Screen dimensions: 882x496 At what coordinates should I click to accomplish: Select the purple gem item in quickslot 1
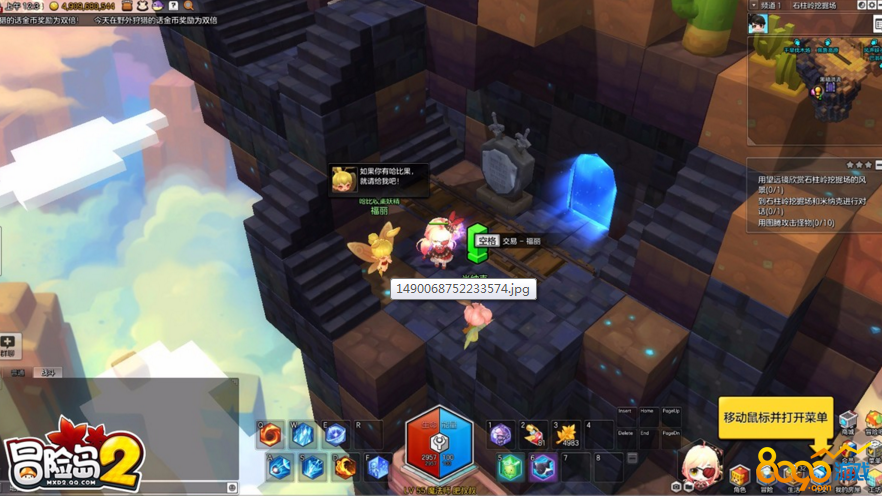(x=502, y=434)
